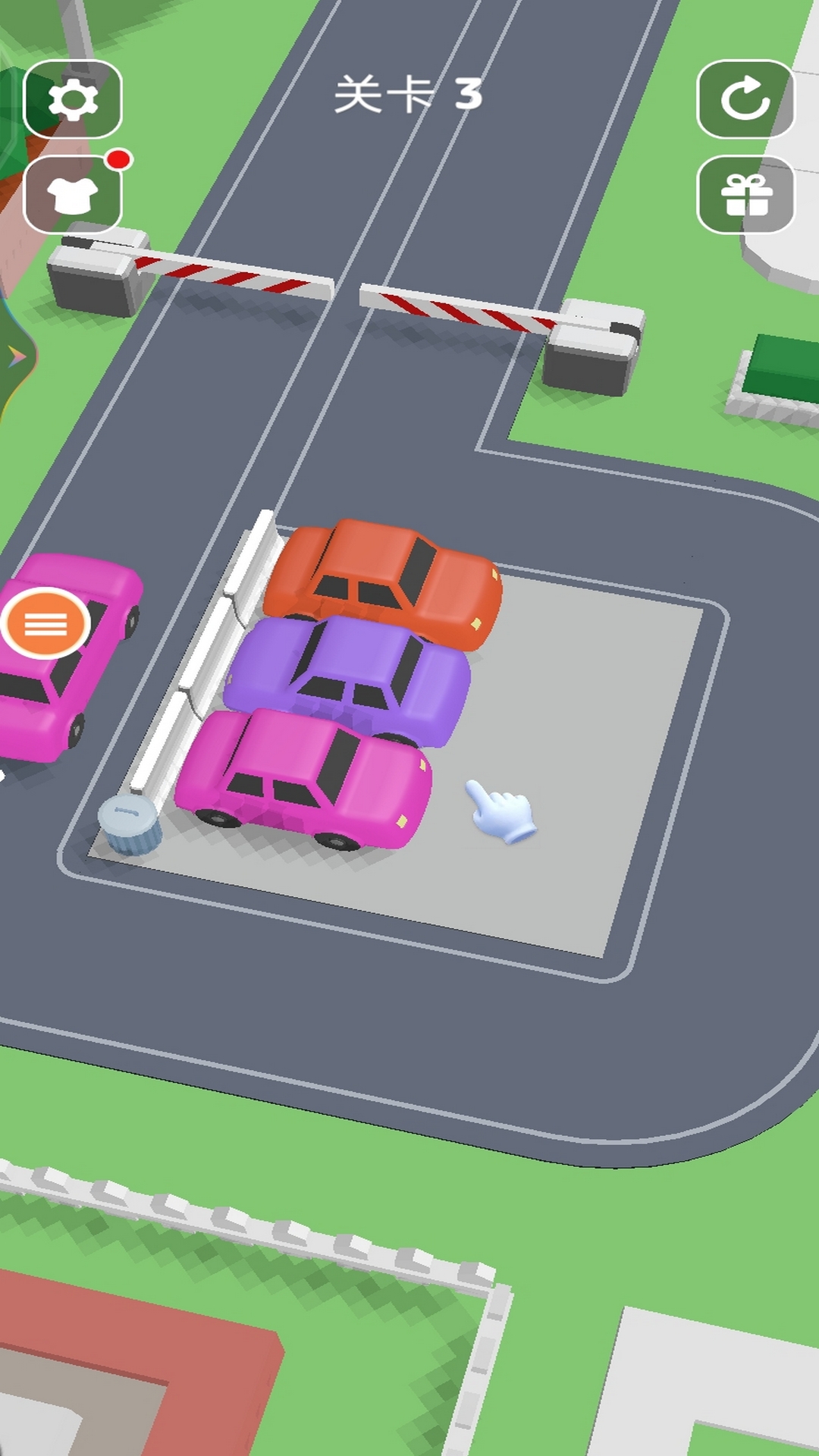Open the gear settings button
This screenshot has width=819, height=1456.
pyautogui.click(x=73, y=99)
